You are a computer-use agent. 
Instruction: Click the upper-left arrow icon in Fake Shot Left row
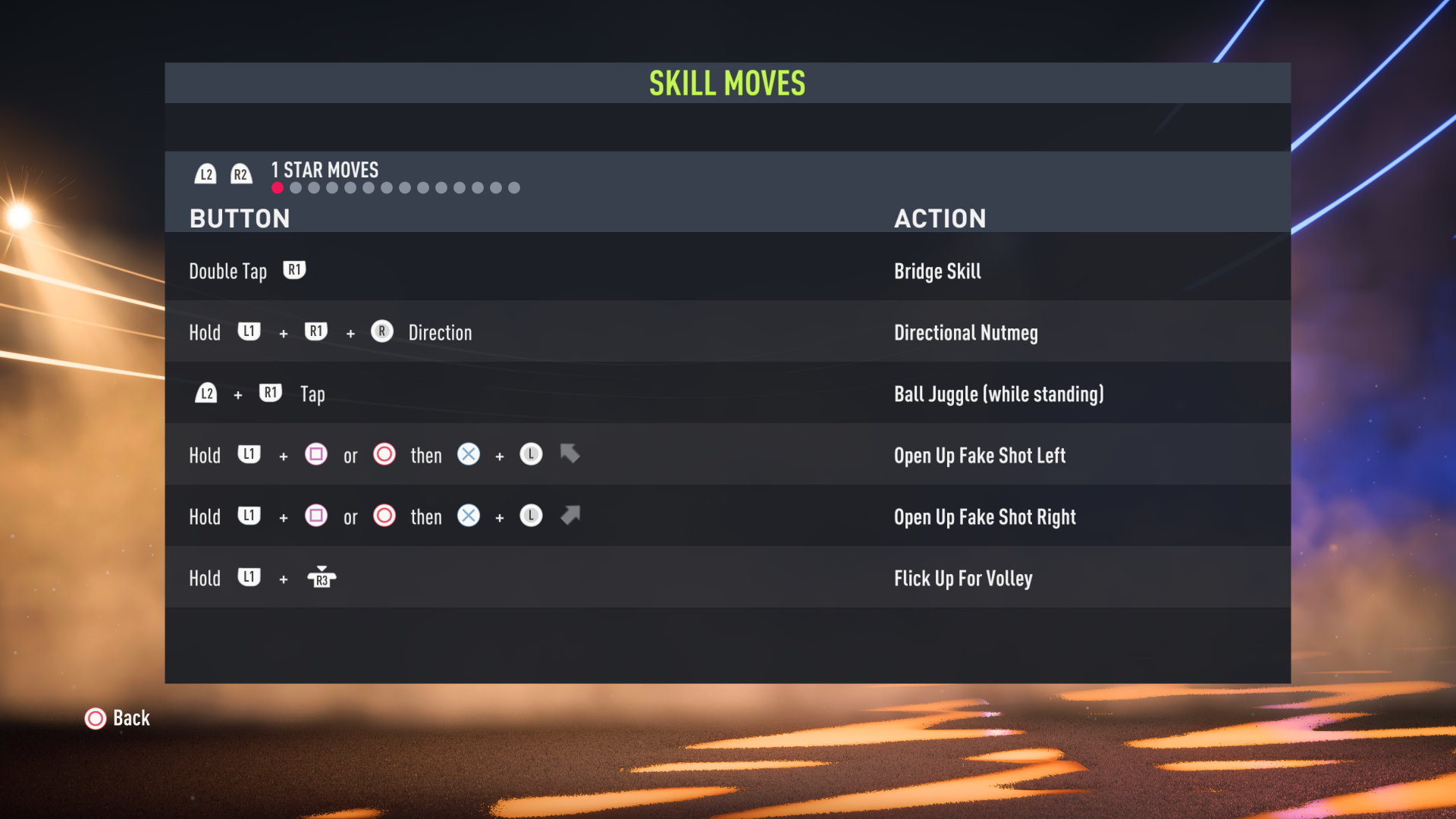pos(570,454)
